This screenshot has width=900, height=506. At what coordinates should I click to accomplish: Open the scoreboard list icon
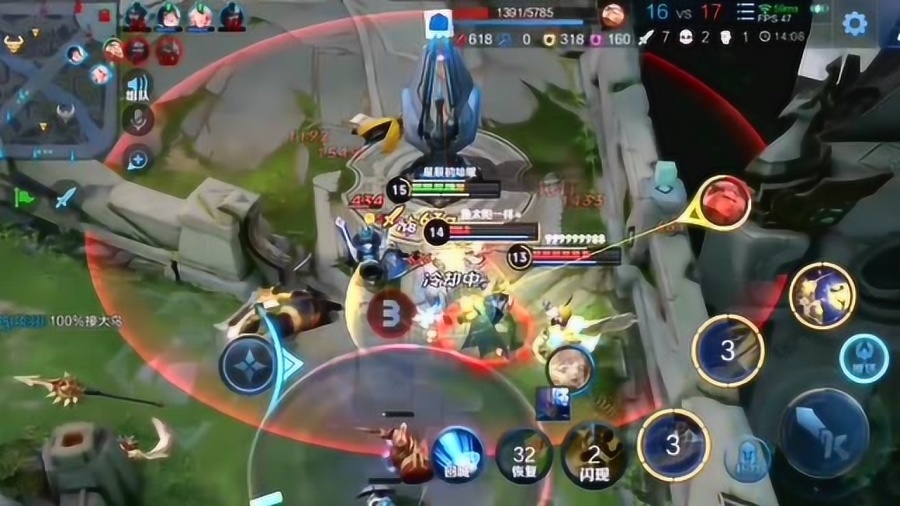747,12
